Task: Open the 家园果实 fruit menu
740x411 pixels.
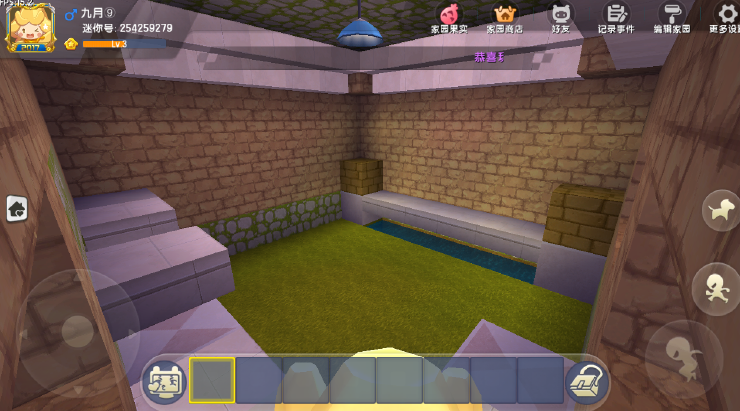Action: [449, 17]
